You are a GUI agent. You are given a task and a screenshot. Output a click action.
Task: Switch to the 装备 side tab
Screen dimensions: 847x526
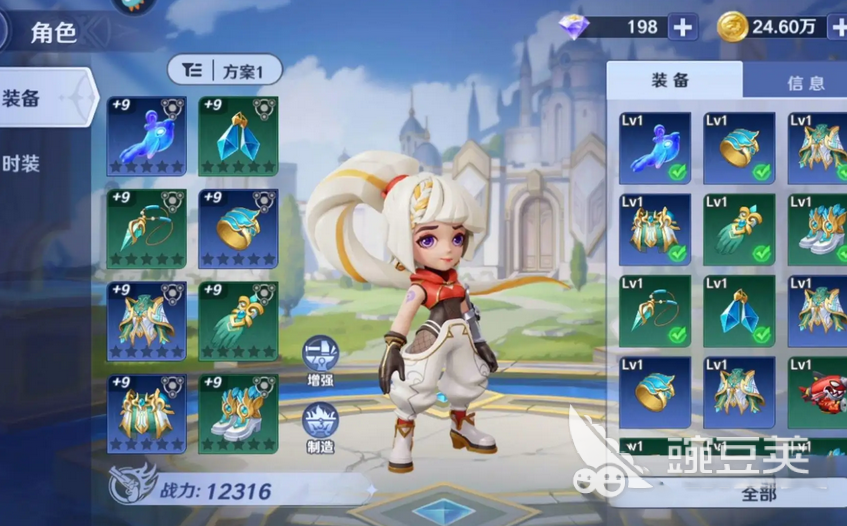point(40,98)
